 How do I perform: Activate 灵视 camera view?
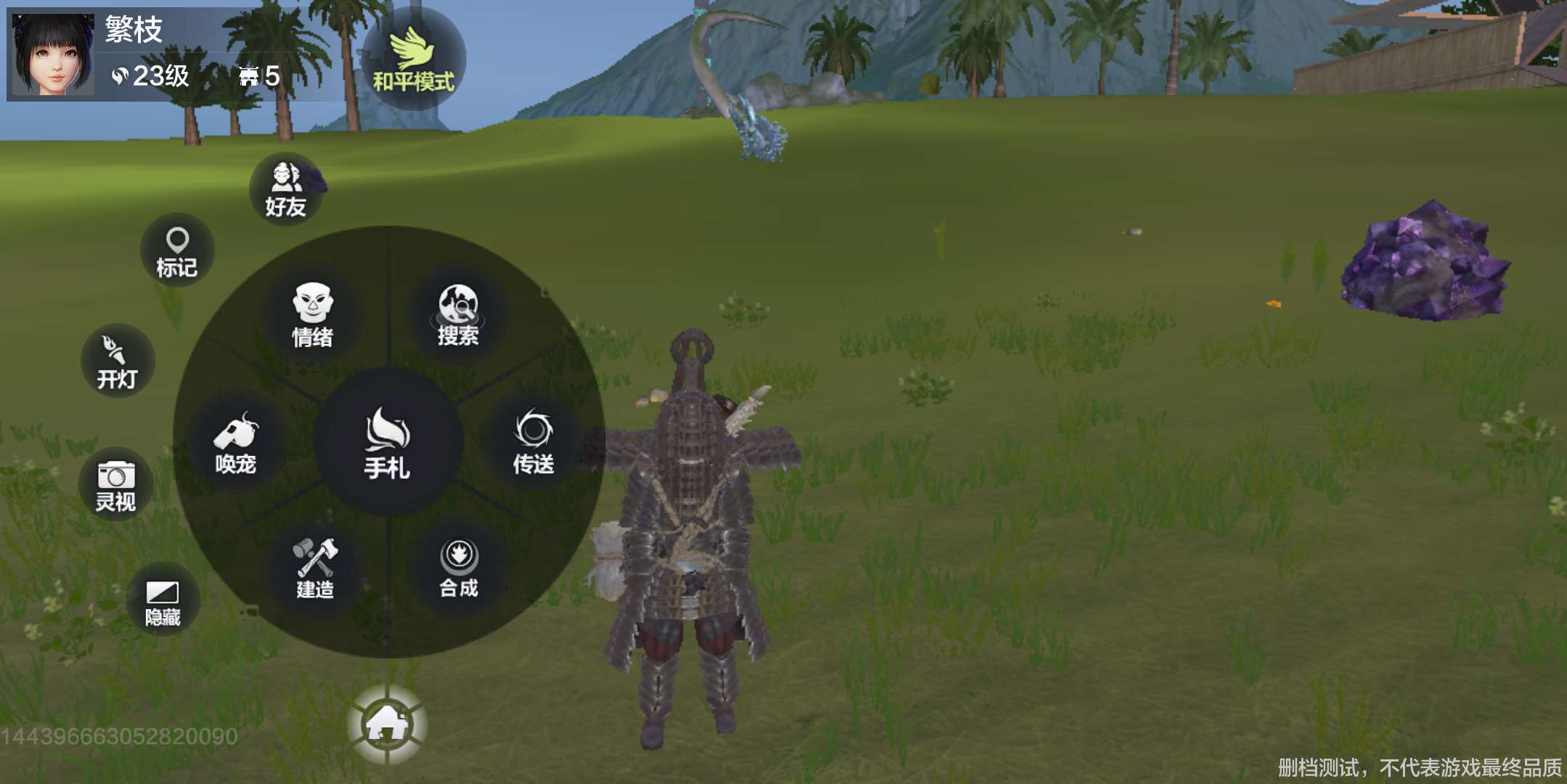(116, 485)
